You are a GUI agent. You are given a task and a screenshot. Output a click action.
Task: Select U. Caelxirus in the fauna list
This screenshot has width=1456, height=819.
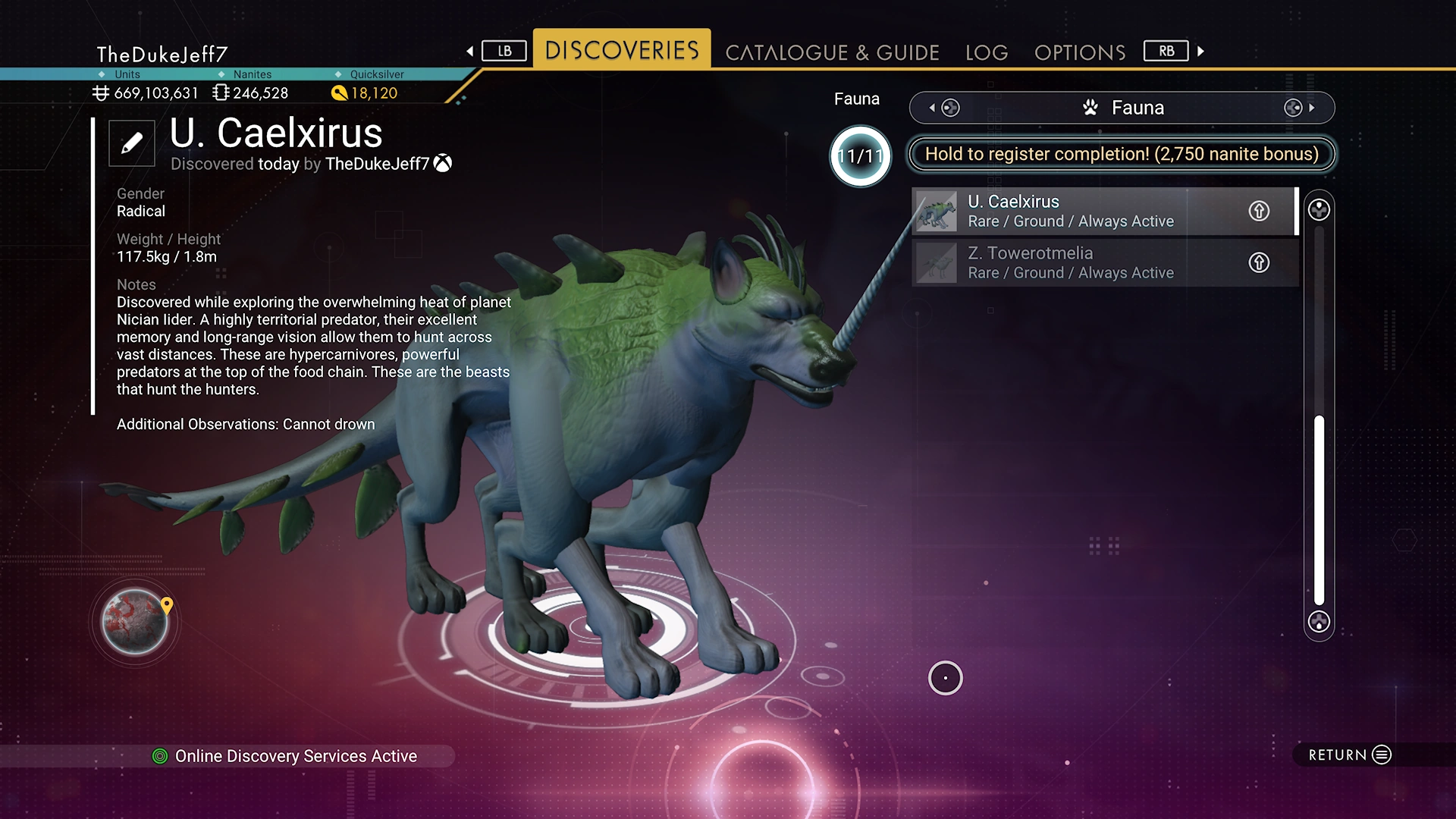click(x=1077, y=211)
